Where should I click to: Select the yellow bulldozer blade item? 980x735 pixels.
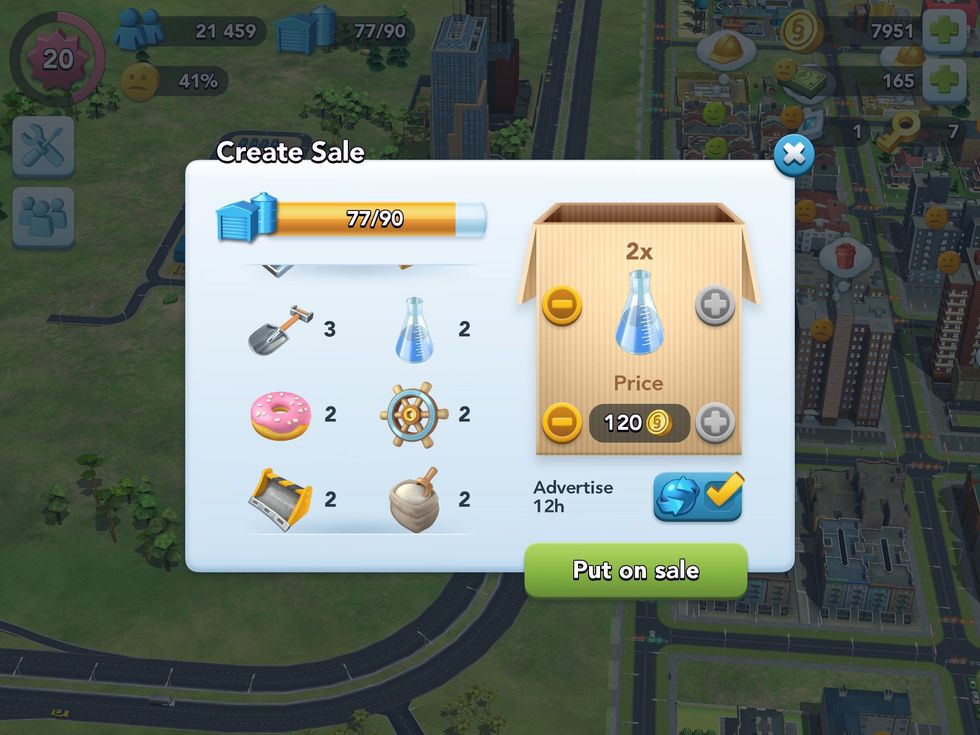(x=281, y=499)
